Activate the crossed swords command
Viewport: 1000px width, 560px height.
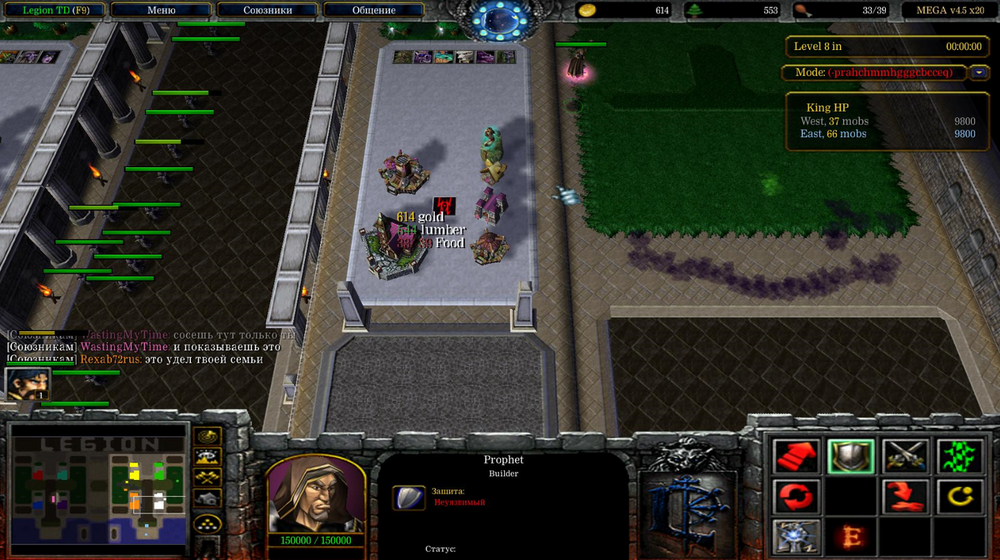[x=905, y=457]
